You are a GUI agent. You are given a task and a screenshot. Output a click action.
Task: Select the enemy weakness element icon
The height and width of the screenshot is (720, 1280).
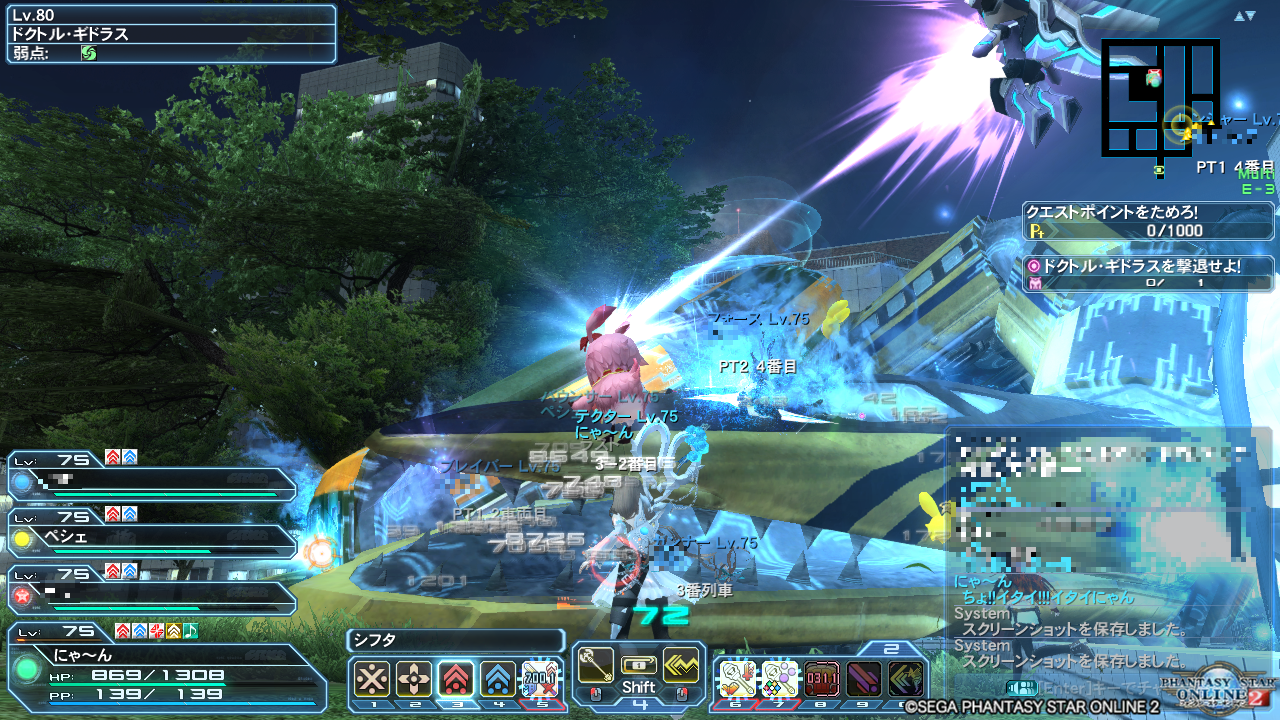(x=89, y=53)
